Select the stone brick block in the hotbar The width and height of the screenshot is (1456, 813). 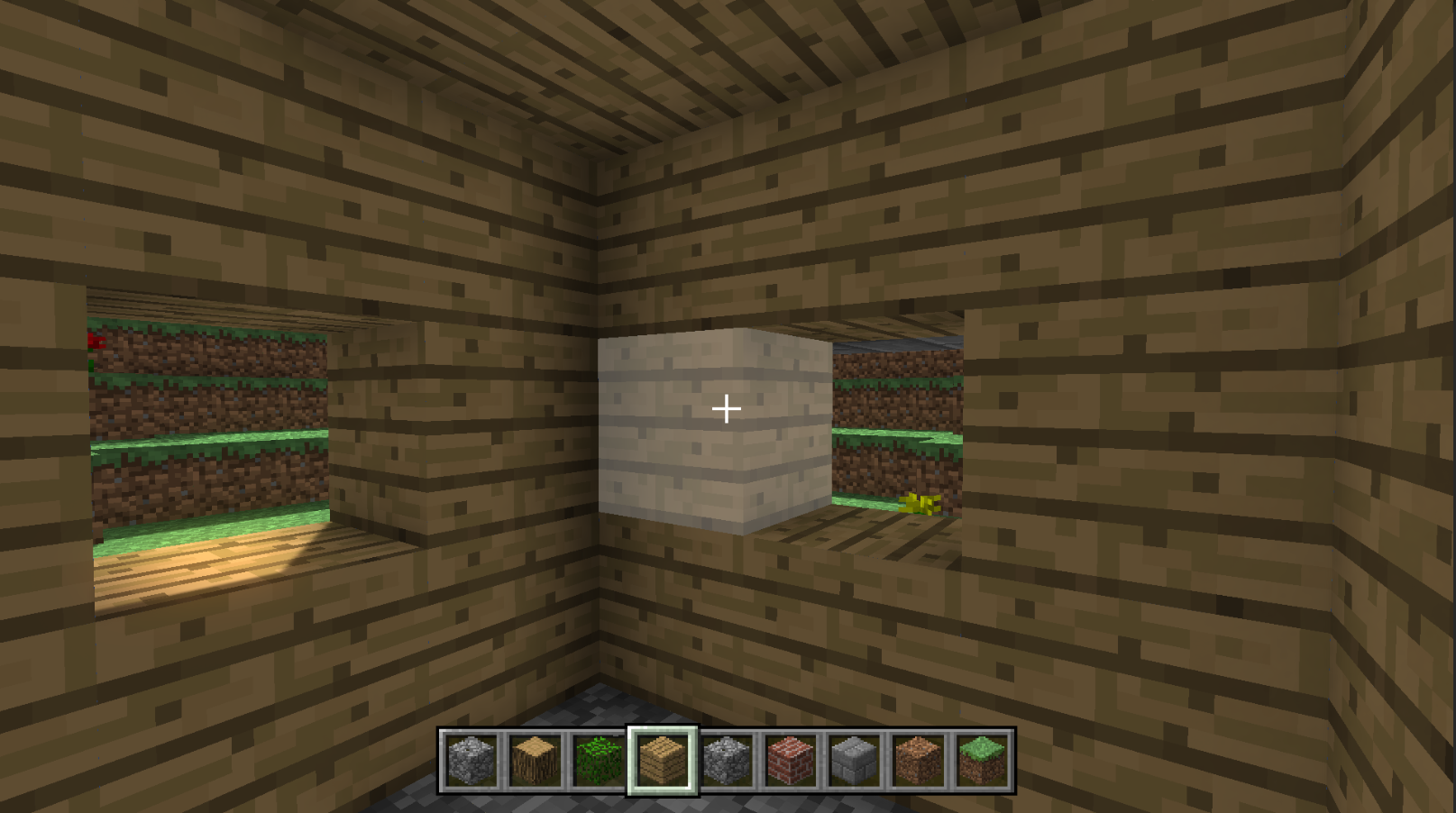pyautogui.click(x=851, y=760)
